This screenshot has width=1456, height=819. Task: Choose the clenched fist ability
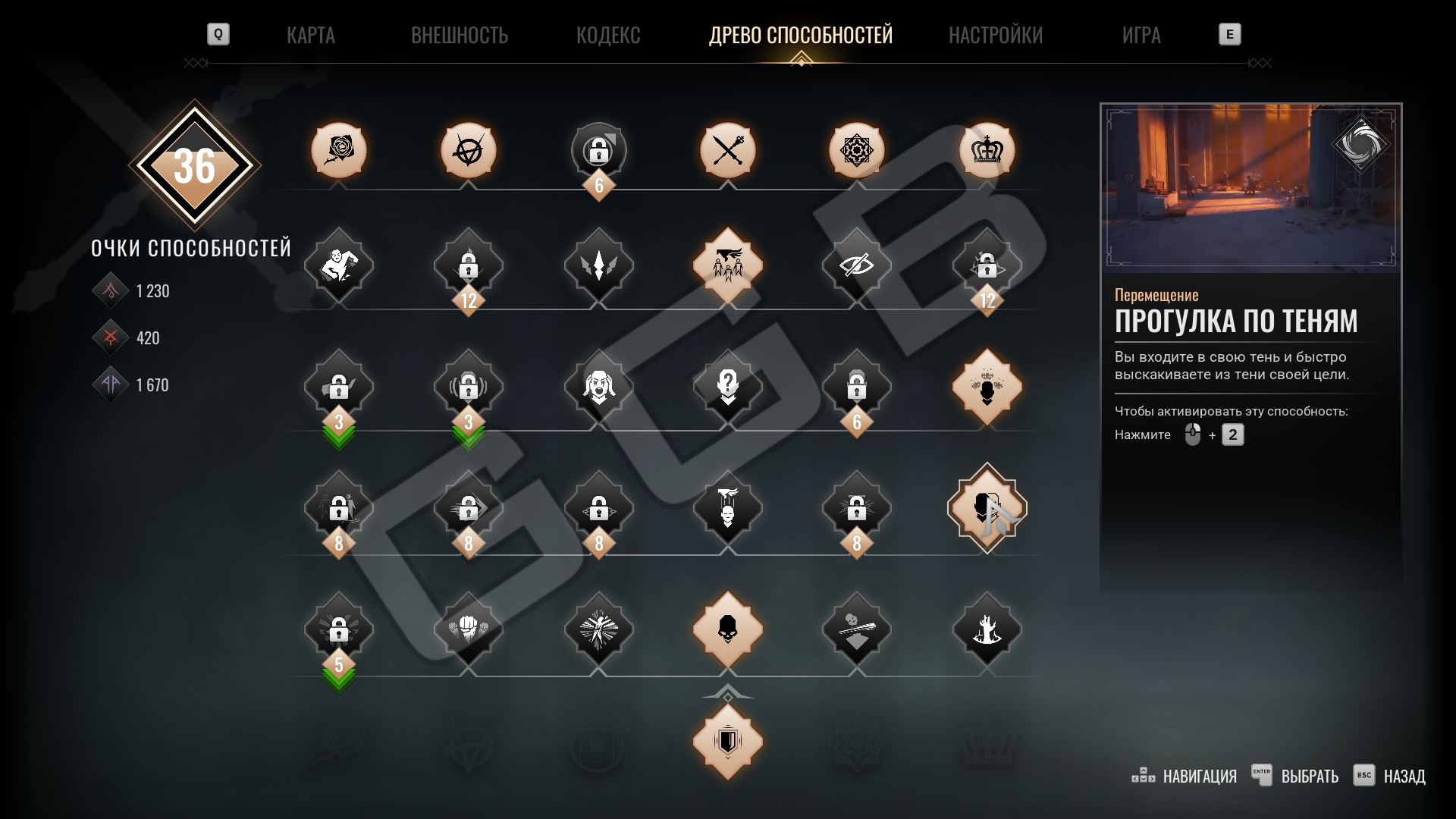(469, 629)
